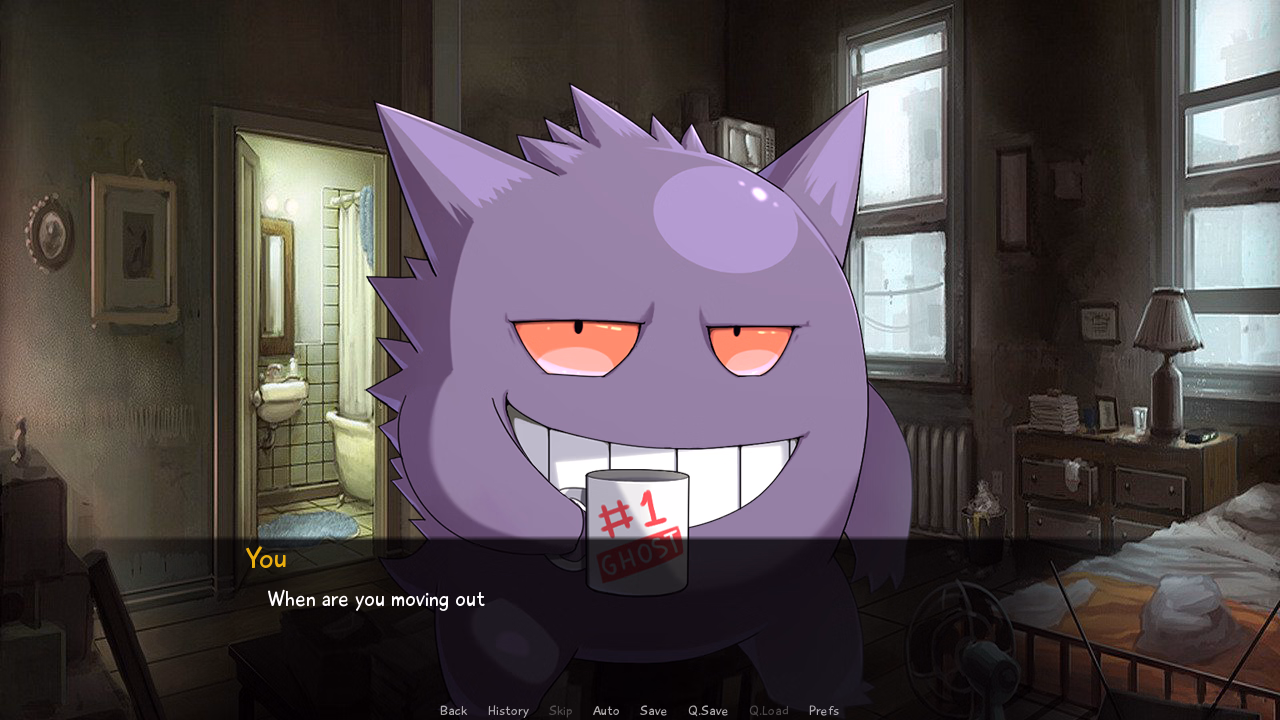Screen dimensions: 1280x720
Task: Open the Prefs settings menu
Action: (x=823, y=710)
